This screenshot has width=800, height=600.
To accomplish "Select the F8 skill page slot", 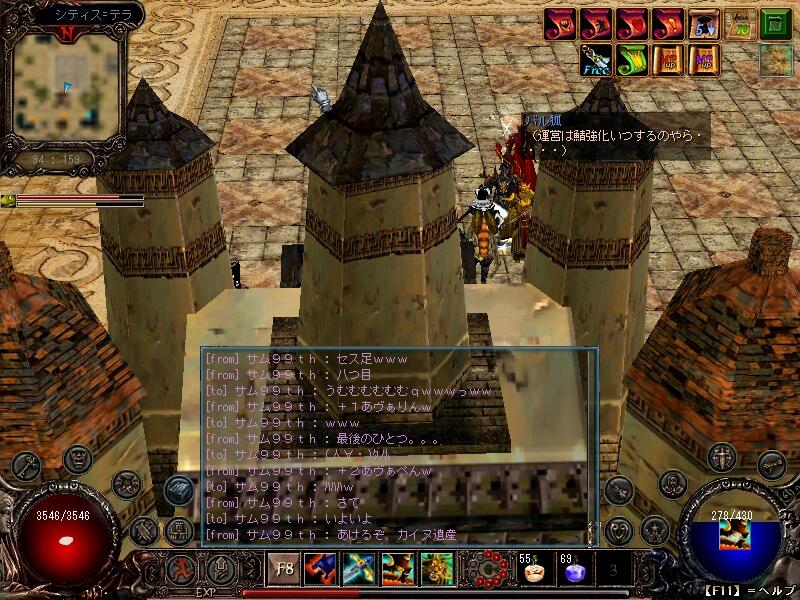I will [284, 569].
